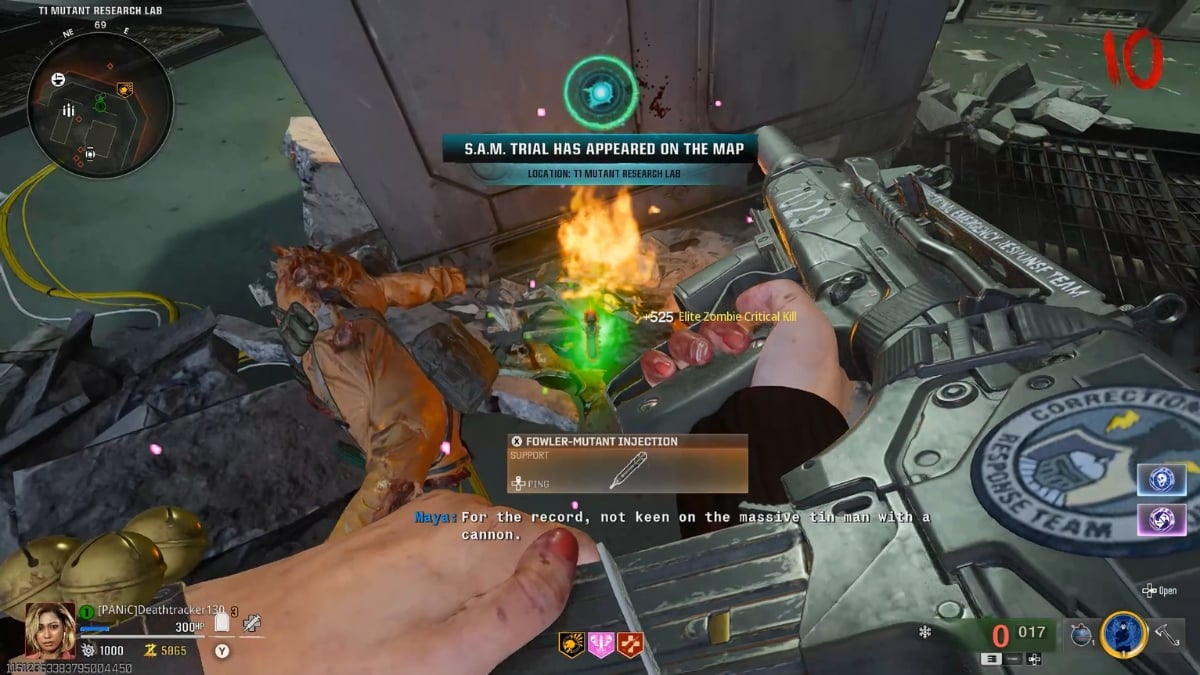Image resolution: width=1200 pixels, height=675 pixels.
Task: Pick the Fowler-Mutant Injection support item
Action: (x=627, y=464)
